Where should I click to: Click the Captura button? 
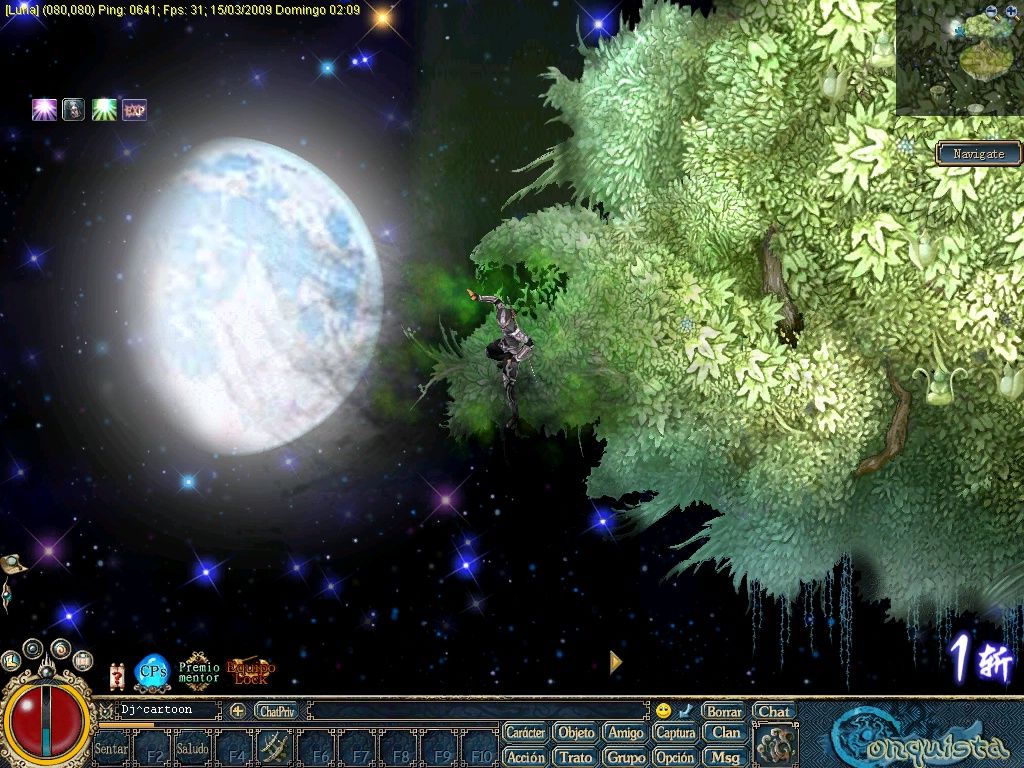(676, 733)
